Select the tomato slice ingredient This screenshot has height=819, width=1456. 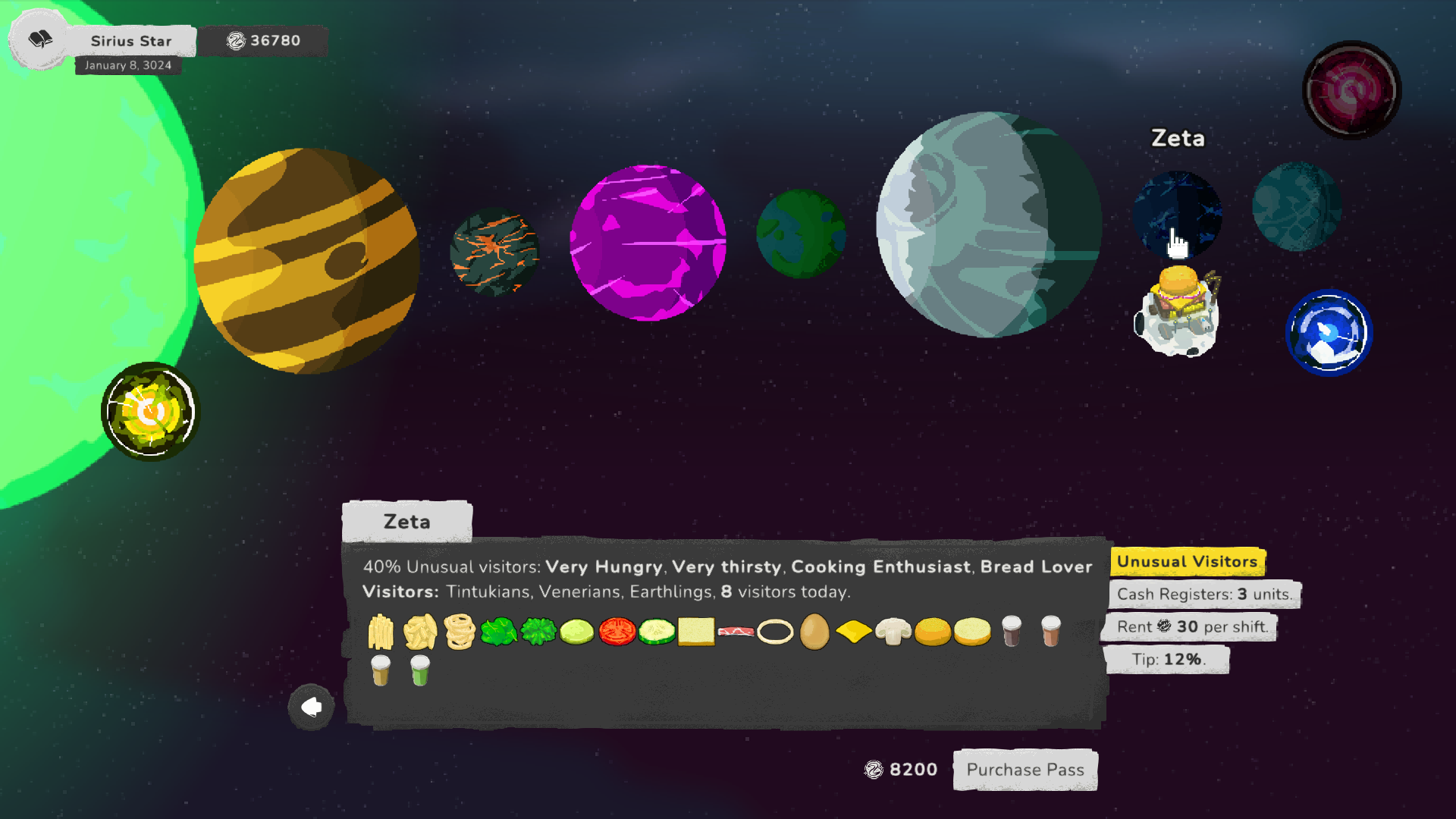[x=617, y=631]
